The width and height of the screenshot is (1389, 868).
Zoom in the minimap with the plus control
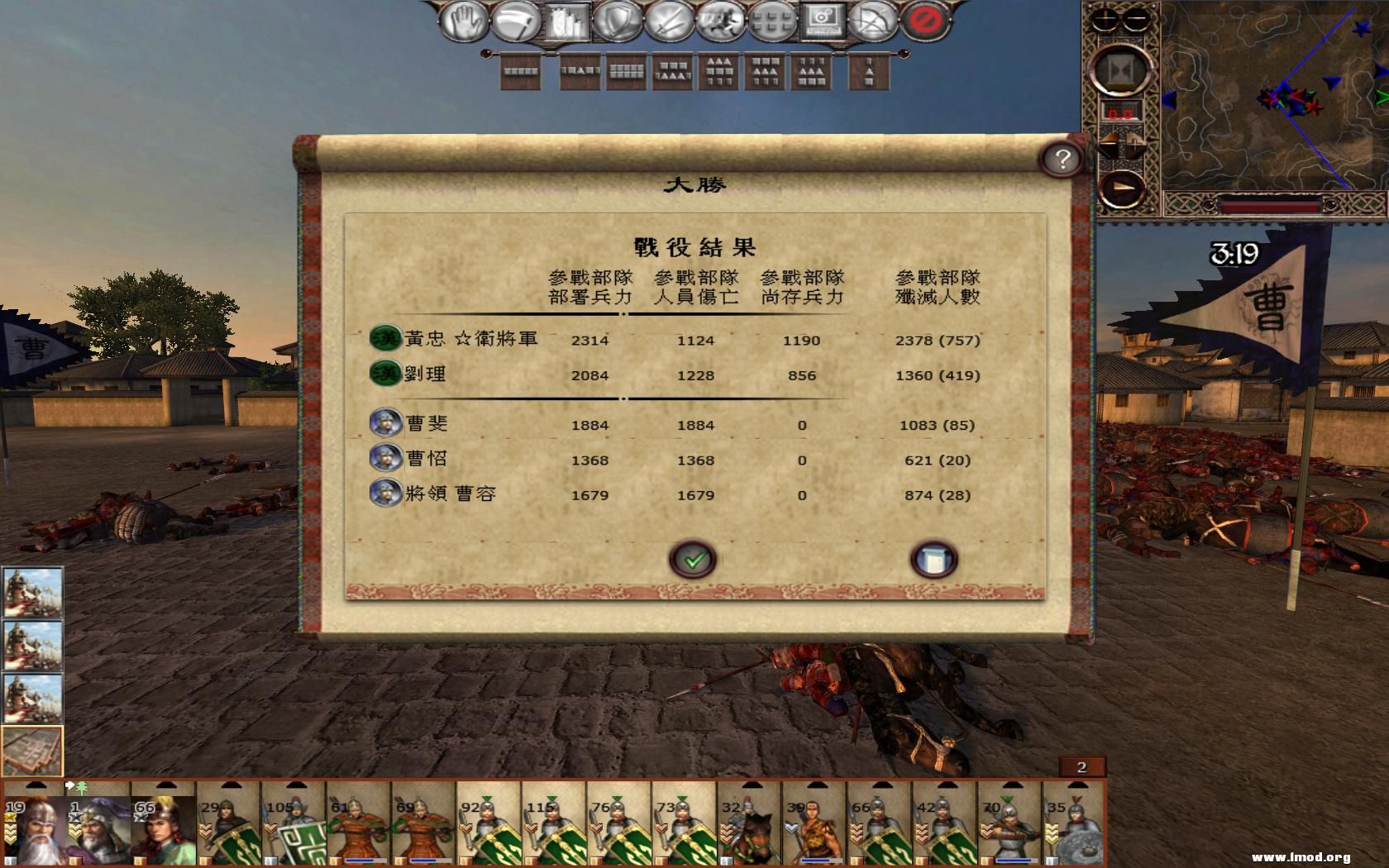(x=1105, y=20)
